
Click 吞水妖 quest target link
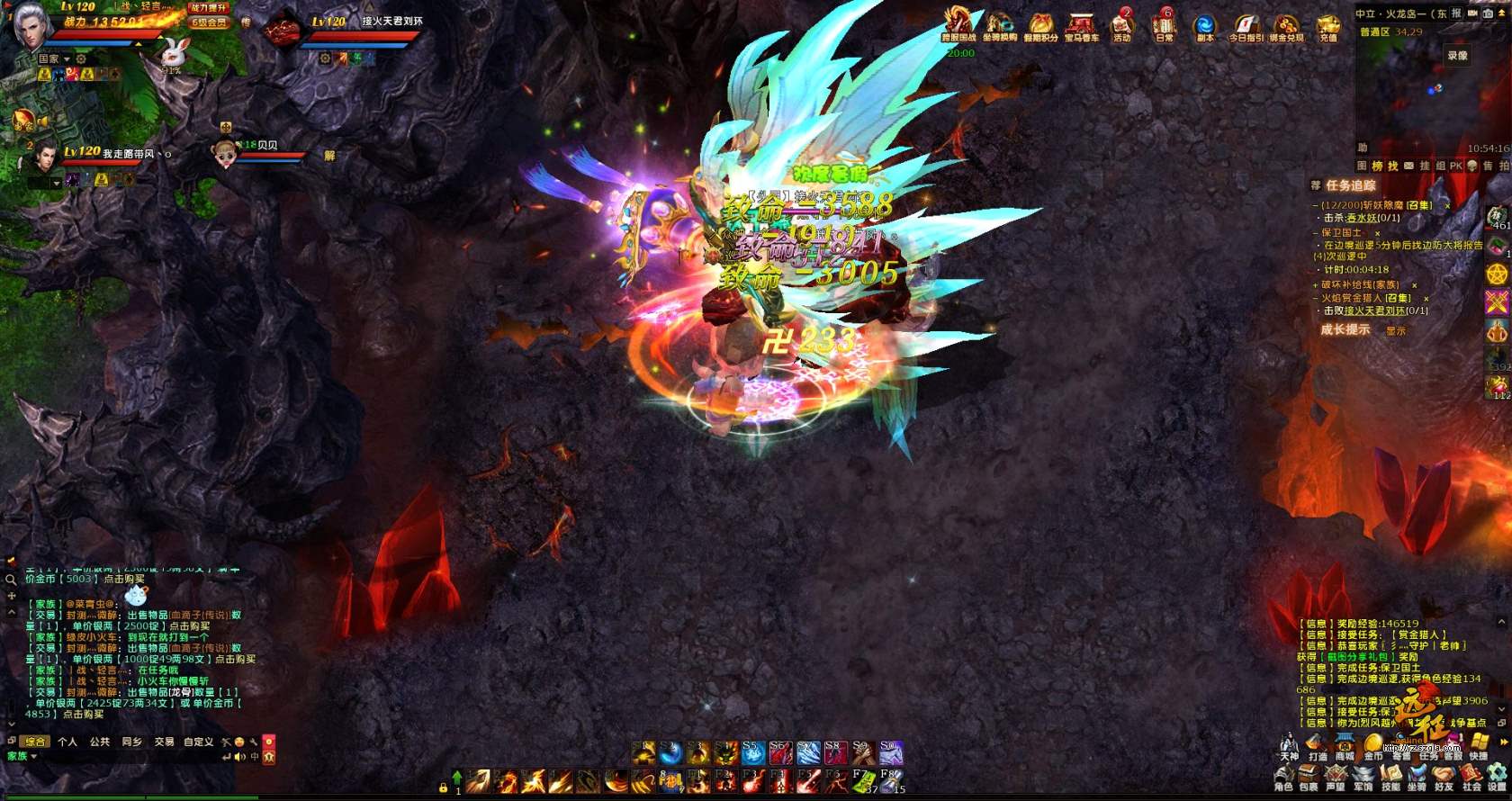coord(1363,218)
